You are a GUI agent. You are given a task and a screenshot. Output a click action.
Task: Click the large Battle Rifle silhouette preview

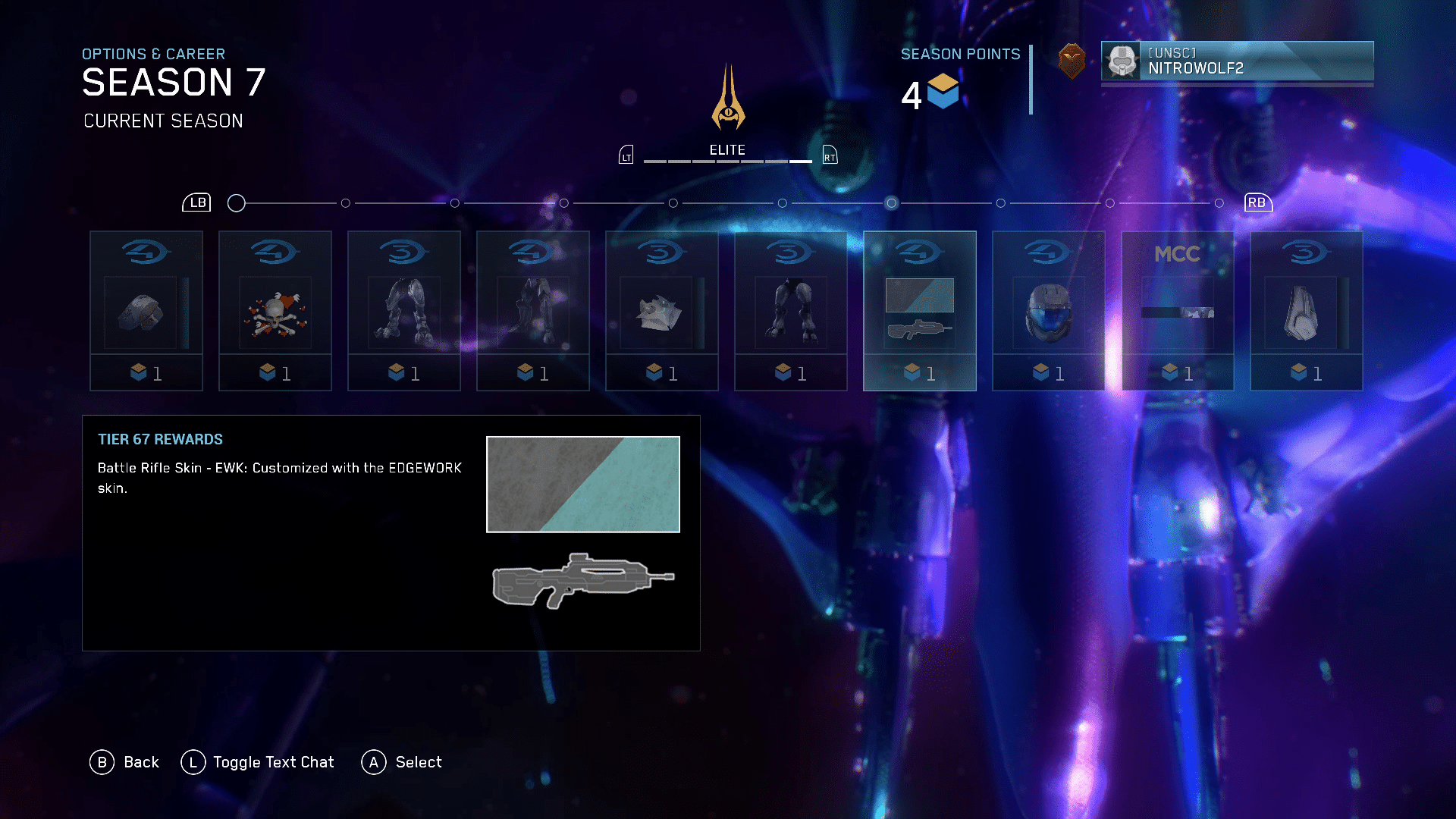582,581
